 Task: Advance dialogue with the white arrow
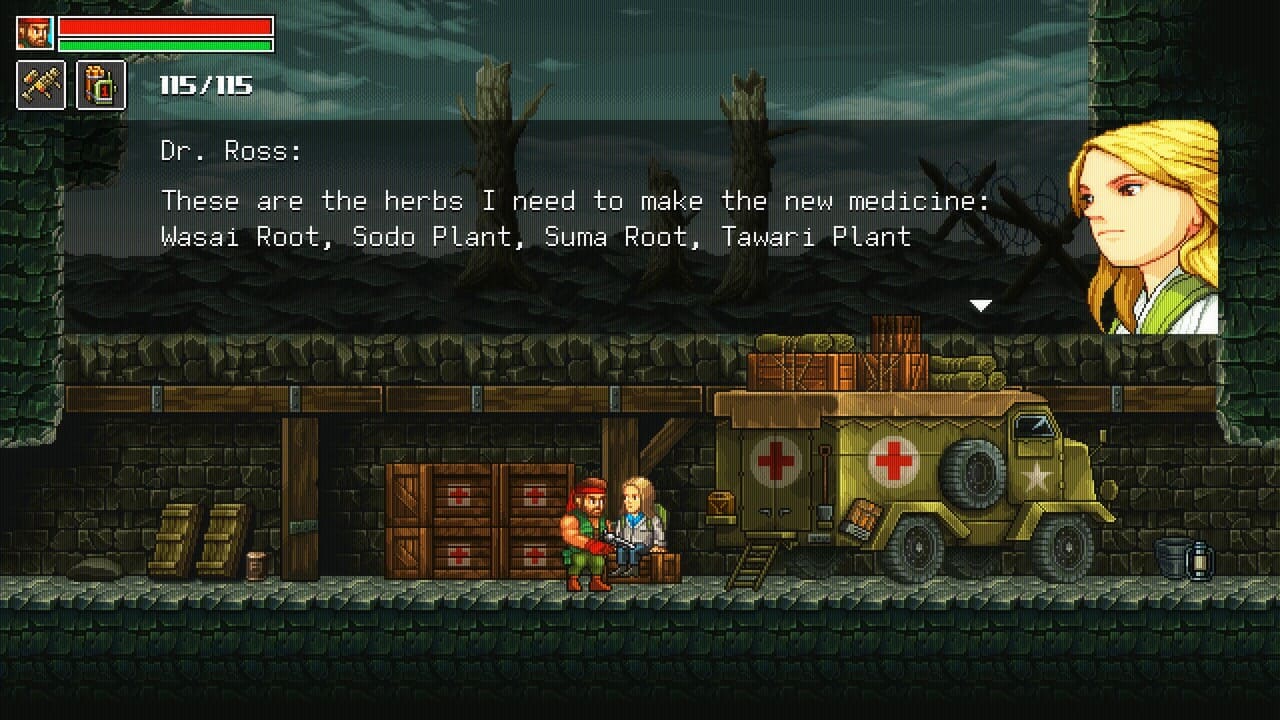[980, 306]
